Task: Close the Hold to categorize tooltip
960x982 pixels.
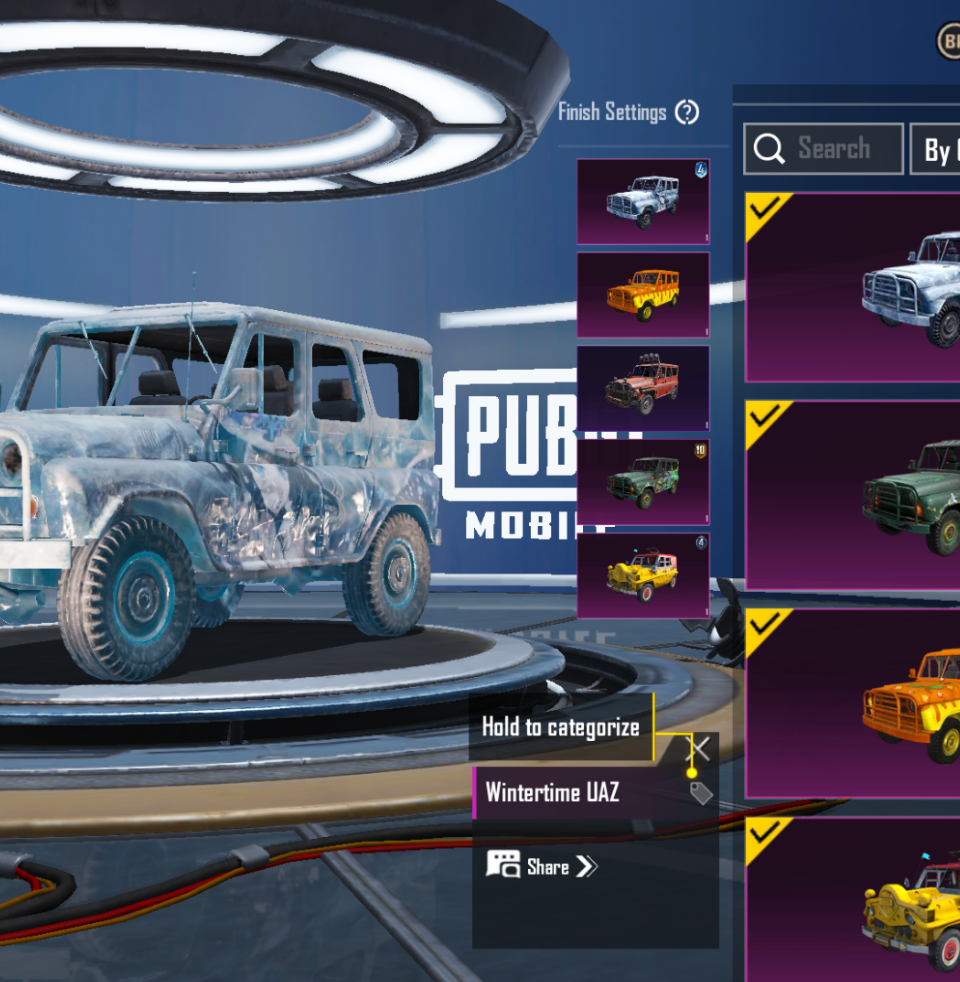Action: coord(702,748)
